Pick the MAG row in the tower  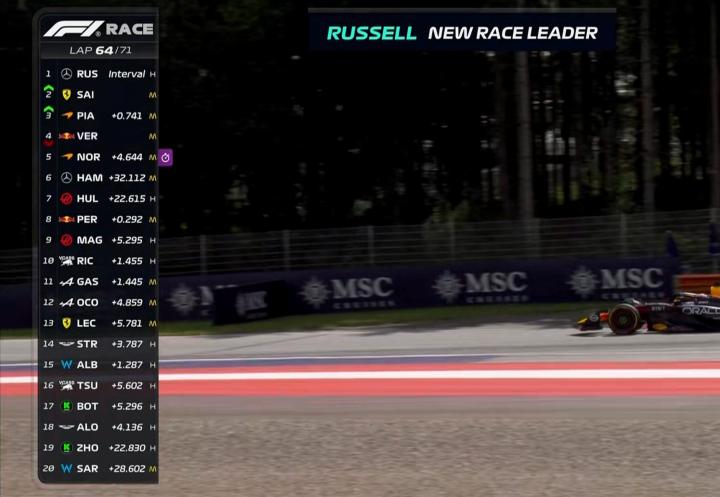pyautogui.click(x=98, y=240)
